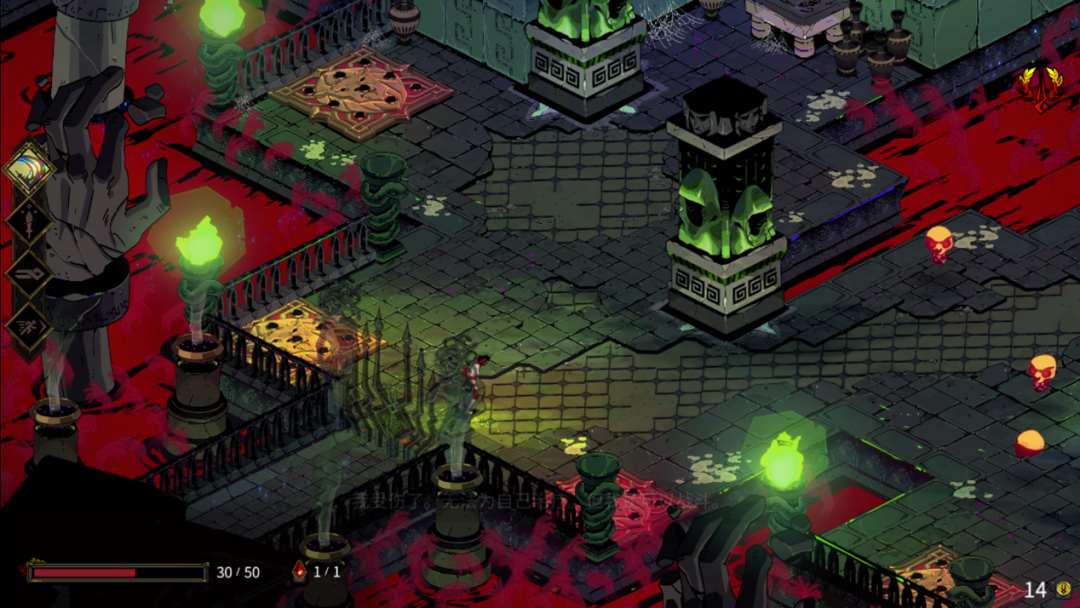This screenshot has width=1080, height=608.
Task: Click the gold obol coin icon
Action: click(x=1063, y=590)
